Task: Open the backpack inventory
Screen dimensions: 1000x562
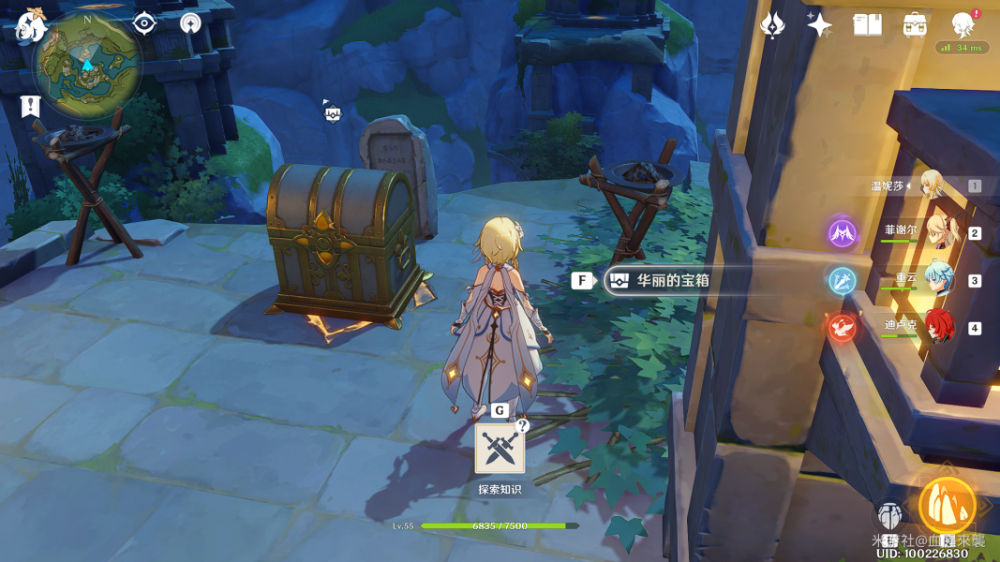Action: pos(914,25)
